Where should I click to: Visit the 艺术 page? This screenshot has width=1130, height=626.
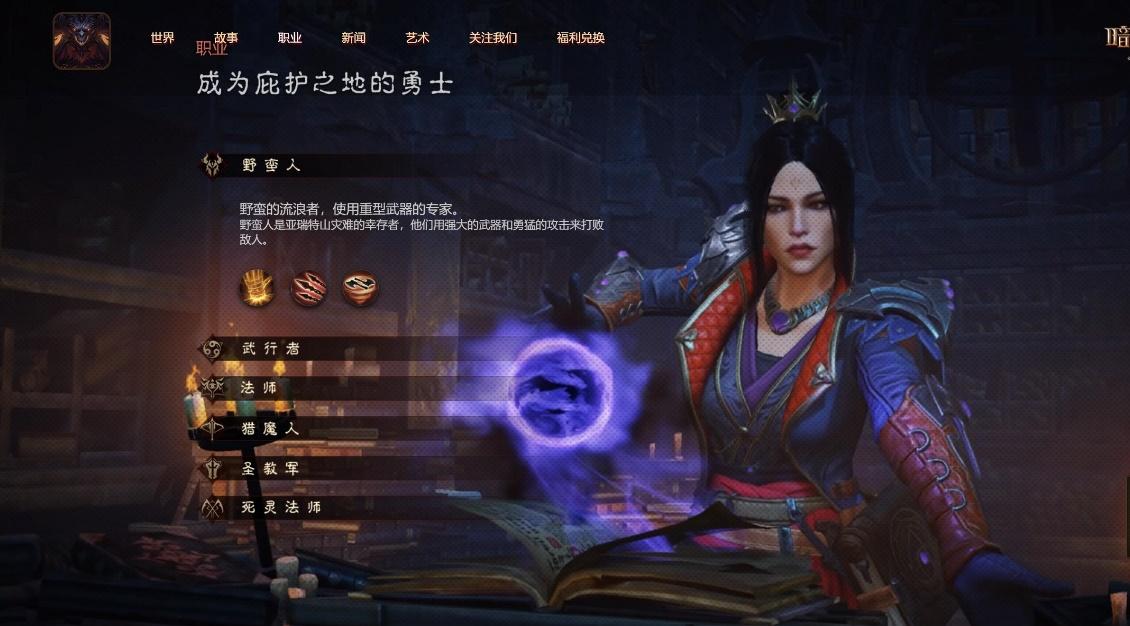[417, 38]
